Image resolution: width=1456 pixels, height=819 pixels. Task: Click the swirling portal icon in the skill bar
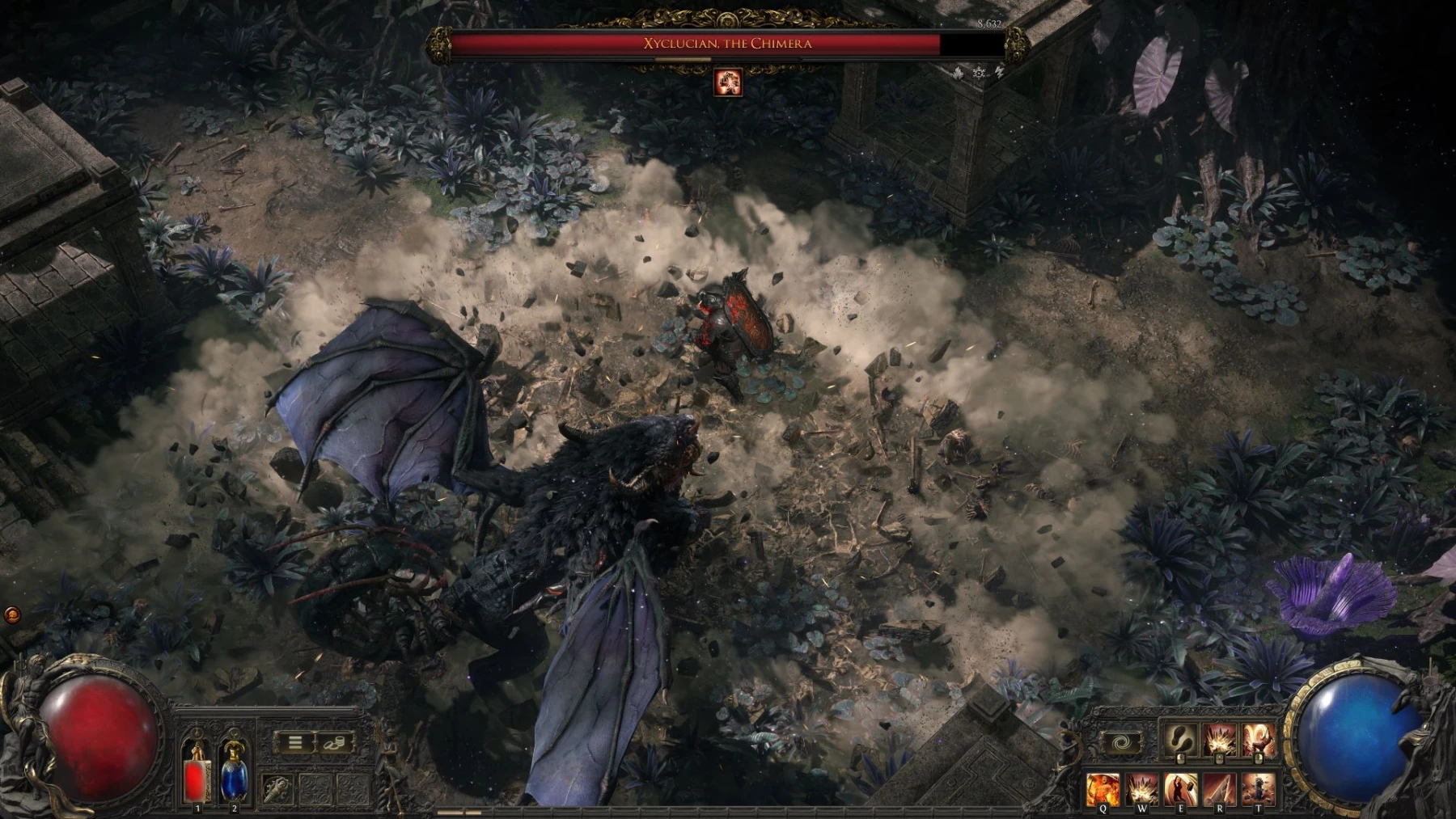[1122, 741]
